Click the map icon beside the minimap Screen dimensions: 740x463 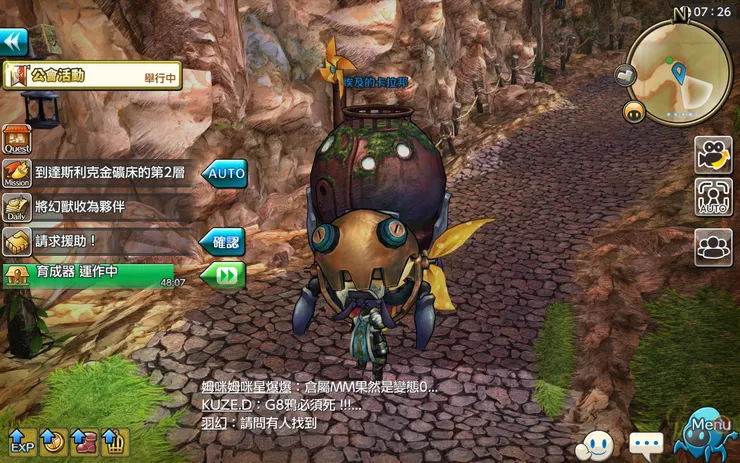point(625,74)
